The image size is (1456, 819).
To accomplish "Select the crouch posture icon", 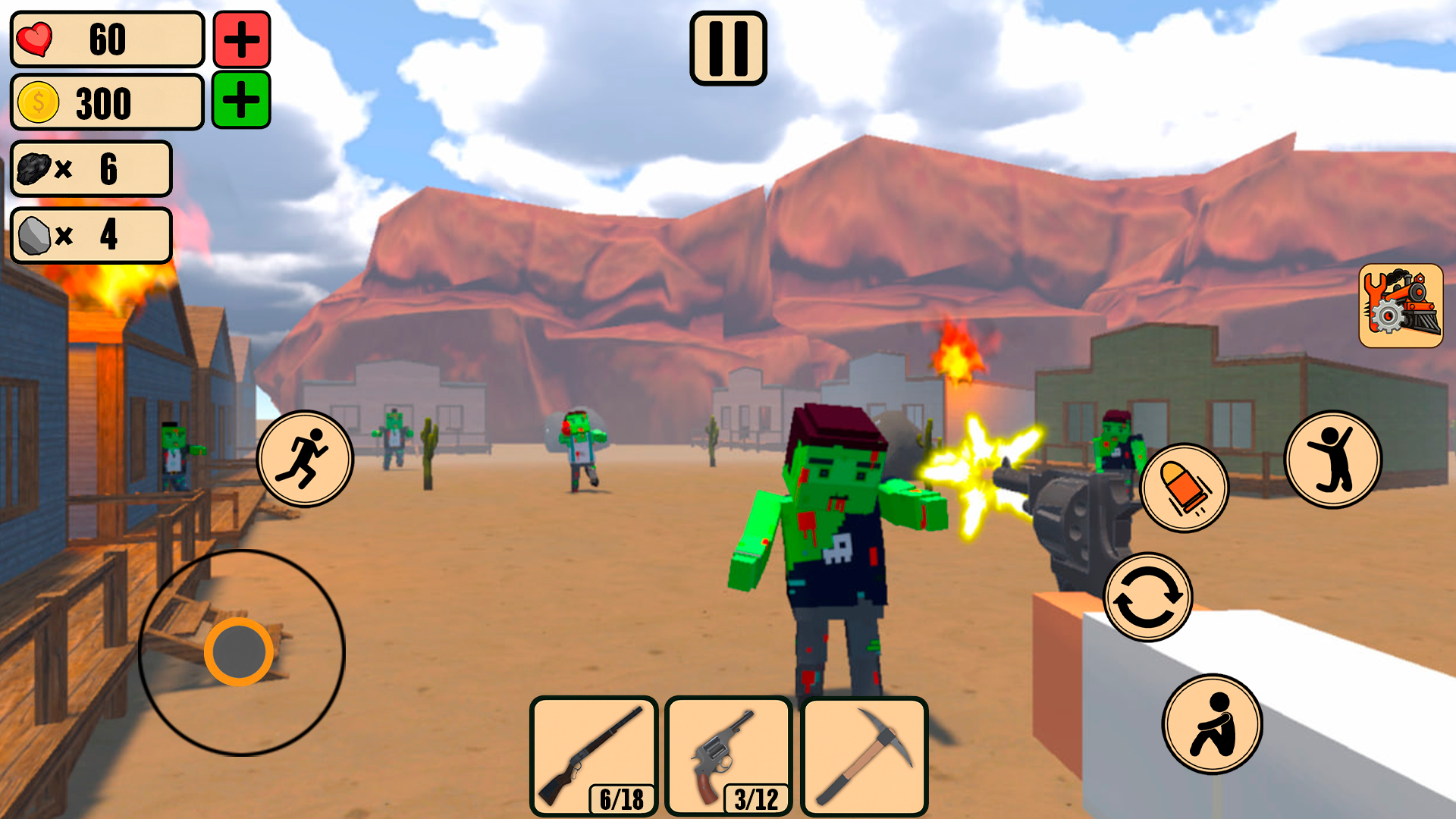I will [1213, 723].
